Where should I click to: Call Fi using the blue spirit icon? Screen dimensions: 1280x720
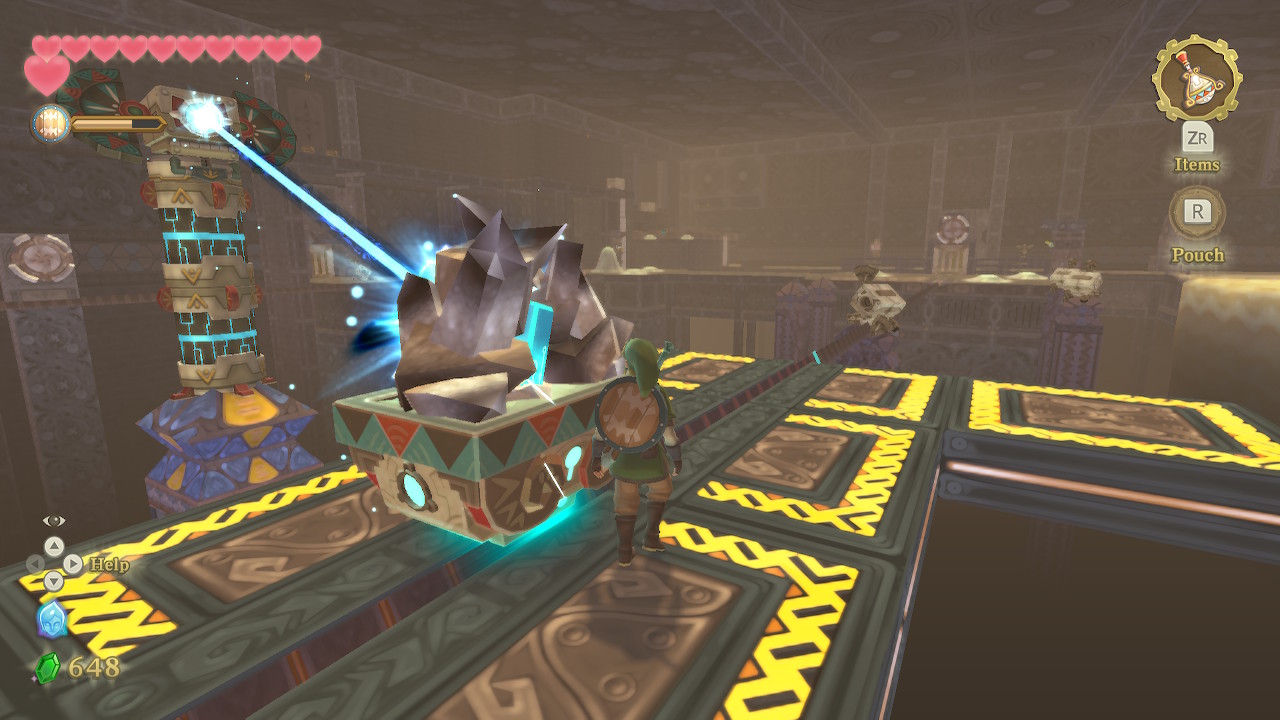point(52,620)
